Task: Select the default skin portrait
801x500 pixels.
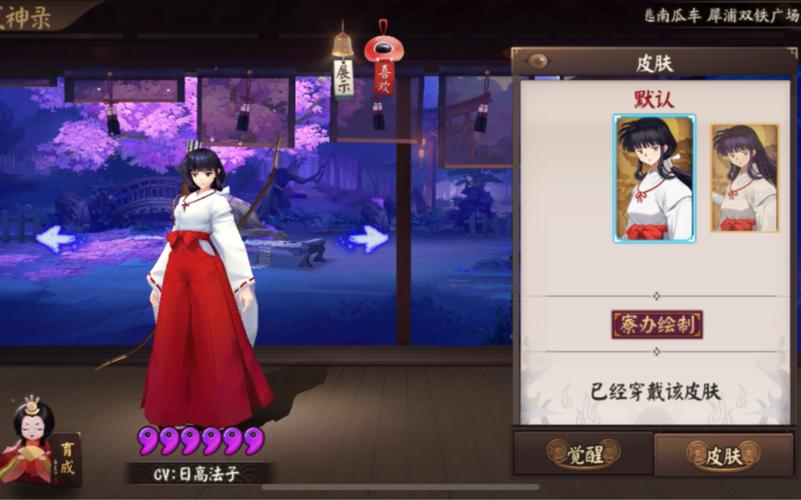Action: [x=654, y=178]
